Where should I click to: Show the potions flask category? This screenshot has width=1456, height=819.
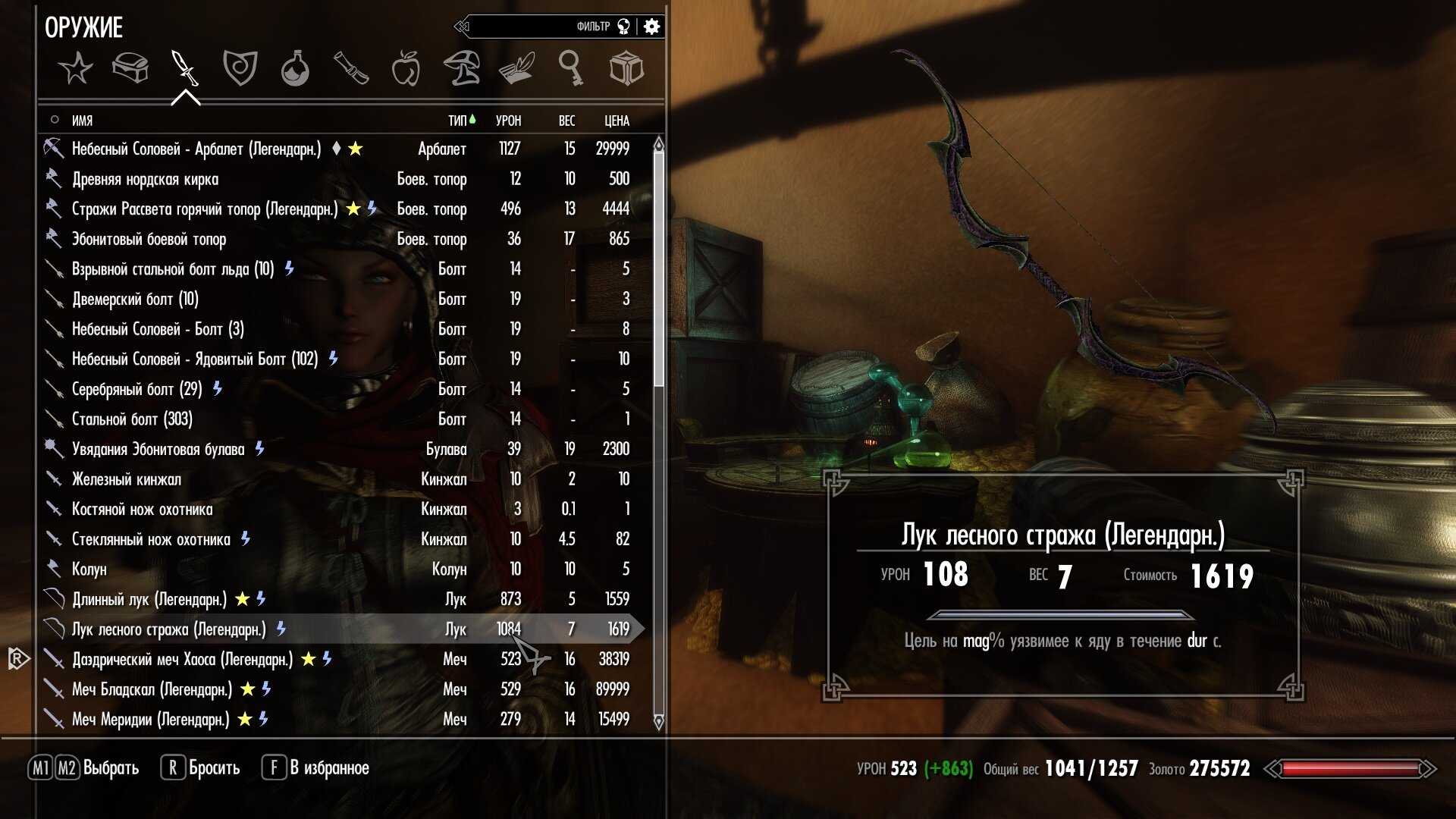point(295,69)
